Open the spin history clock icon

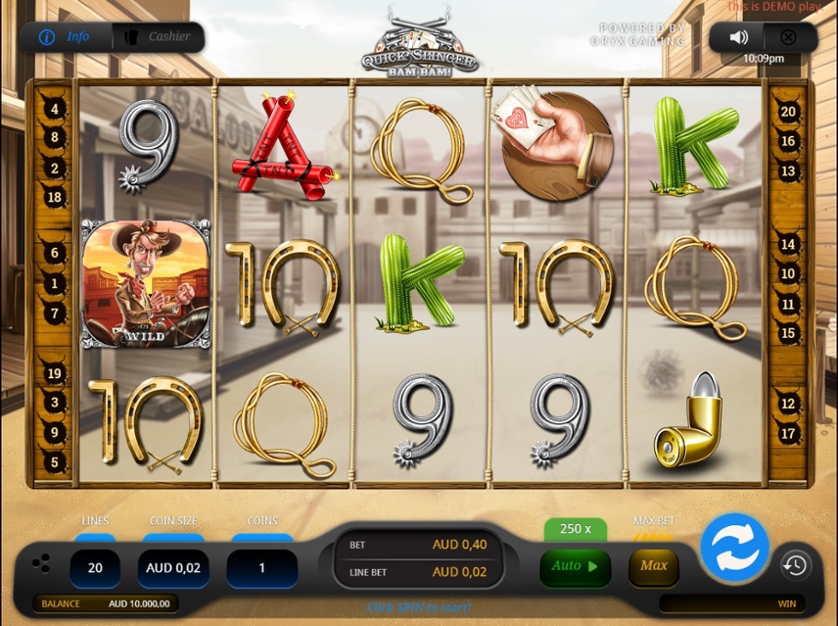795,566
